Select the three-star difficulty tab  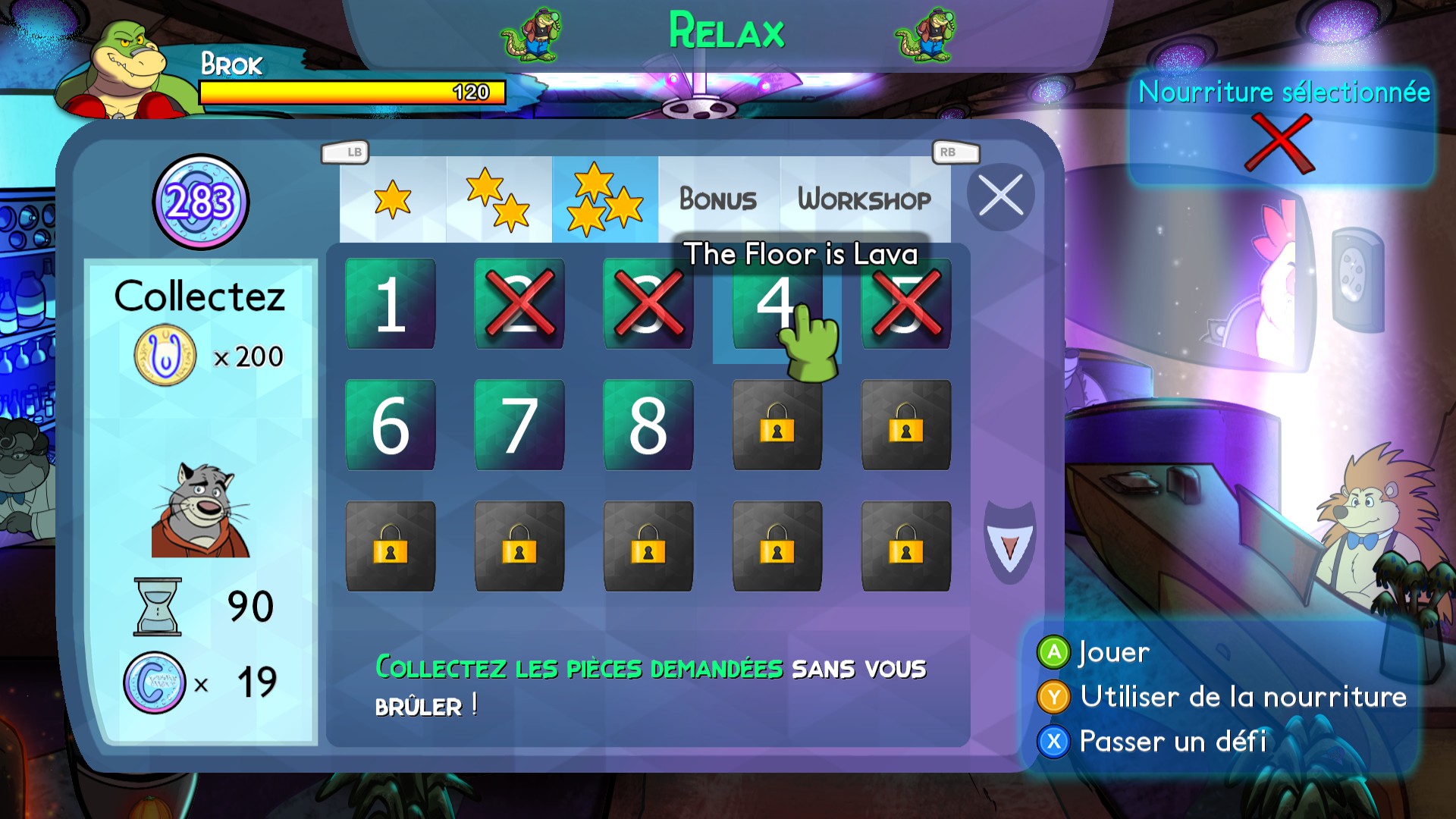click(x=605, y=199)
